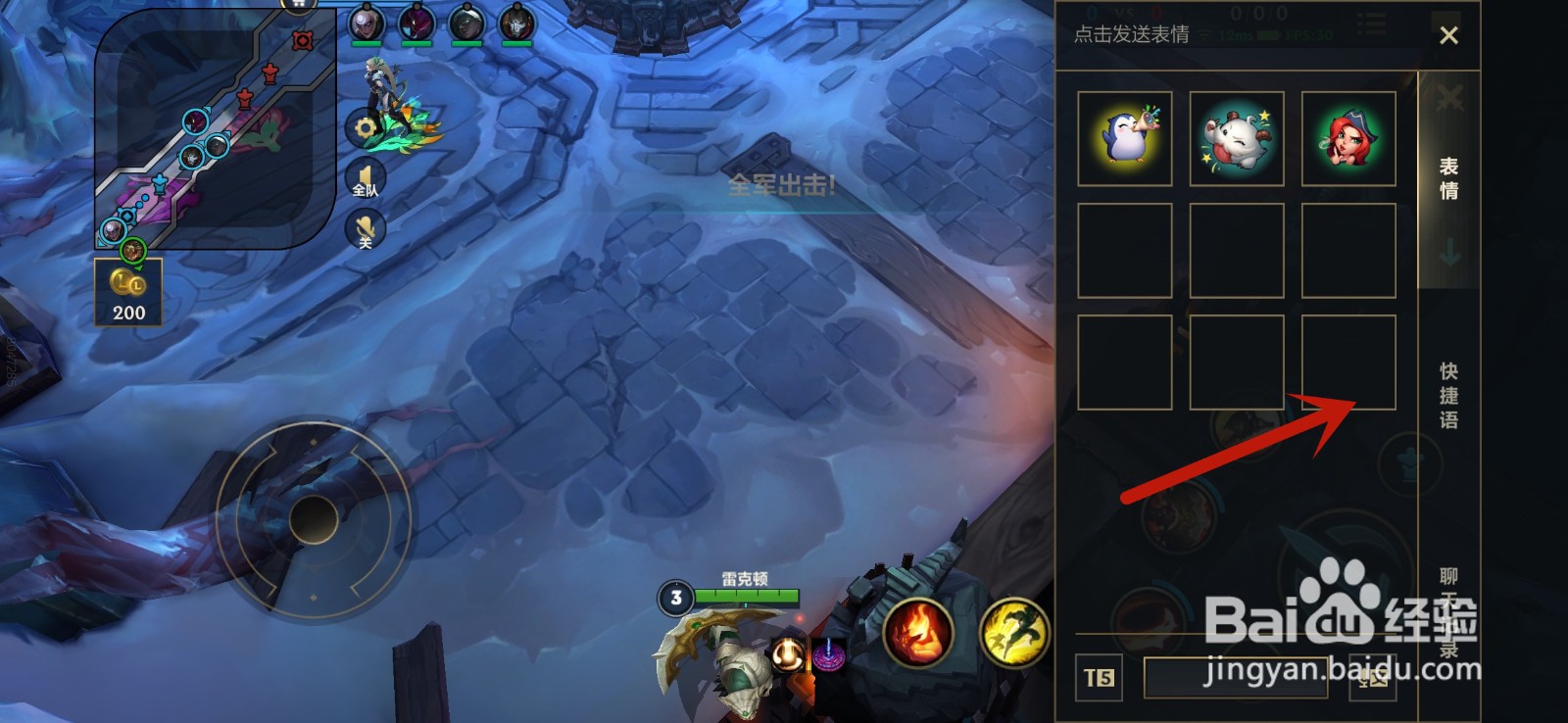Click the gold counter showing 200
The height and width of the screenshot is (723, 1568).
(127, 291)
